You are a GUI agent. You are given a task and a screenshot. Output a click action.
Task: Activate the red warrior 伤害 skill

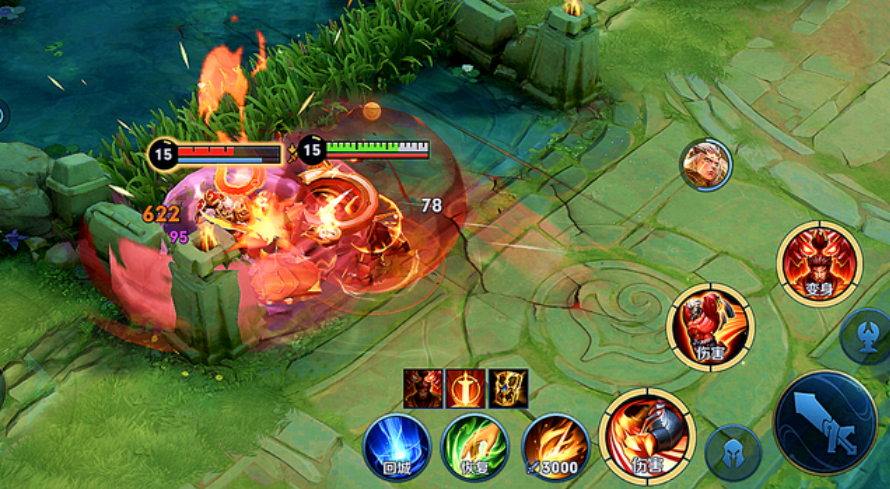[710, 327]
